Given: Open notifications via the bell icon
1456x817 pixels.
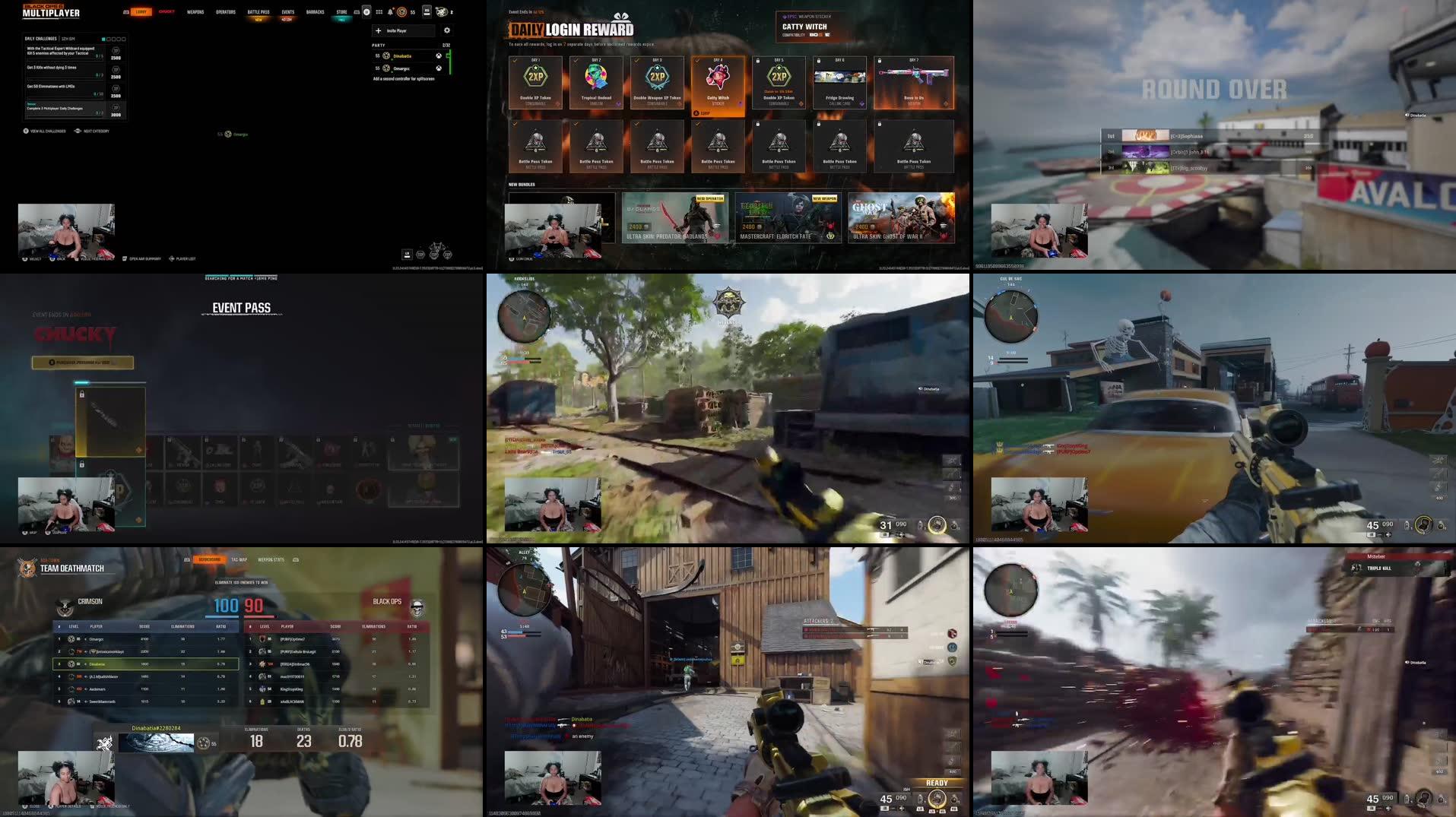Looking at the screenshot, I should point(390,12).
